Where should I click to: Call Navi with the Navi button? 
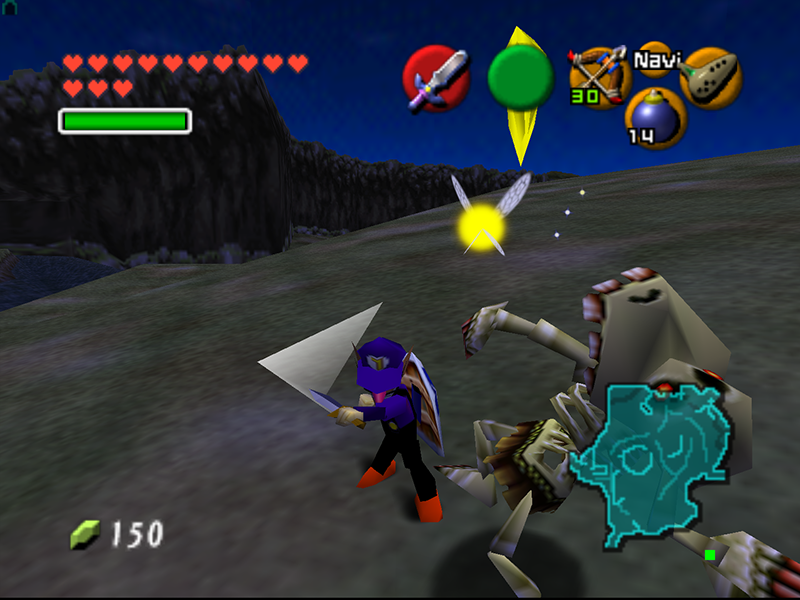[x=654, y=60]
